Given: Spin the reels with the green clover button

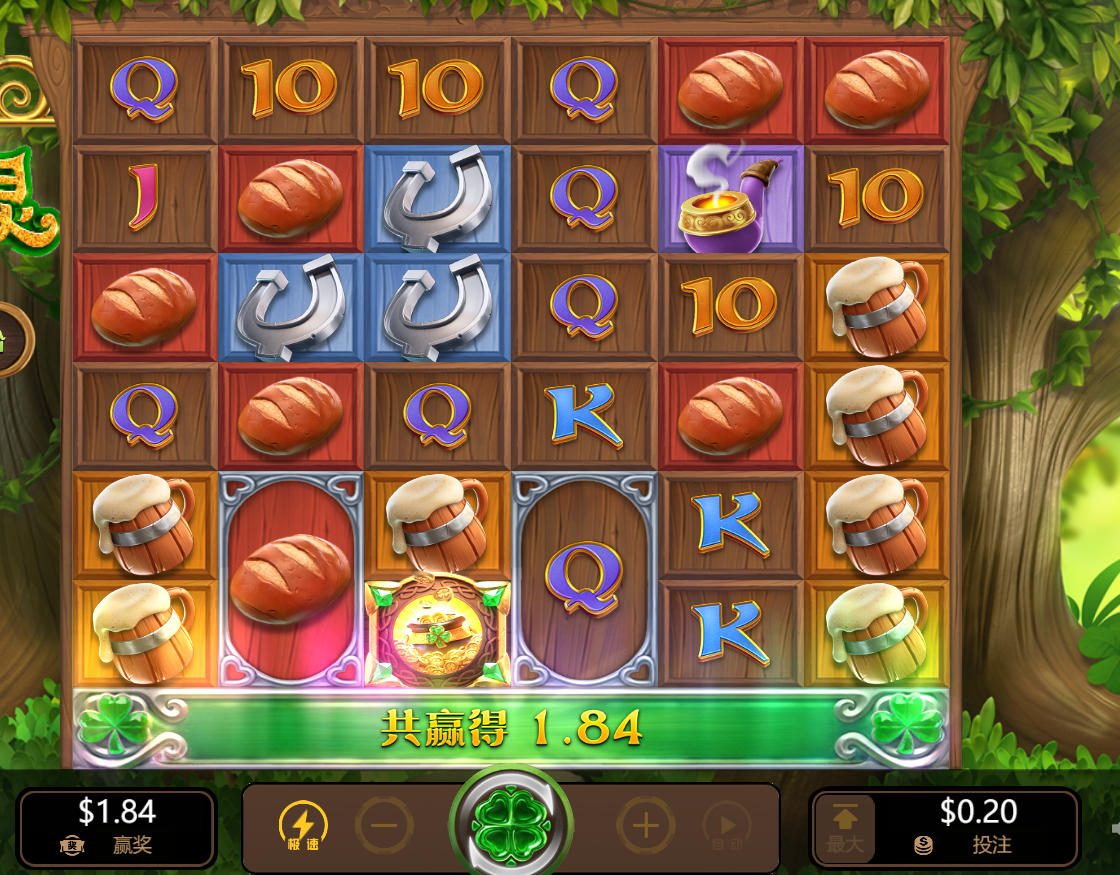Looking at the screenshot, I should (x=510, y=826).
